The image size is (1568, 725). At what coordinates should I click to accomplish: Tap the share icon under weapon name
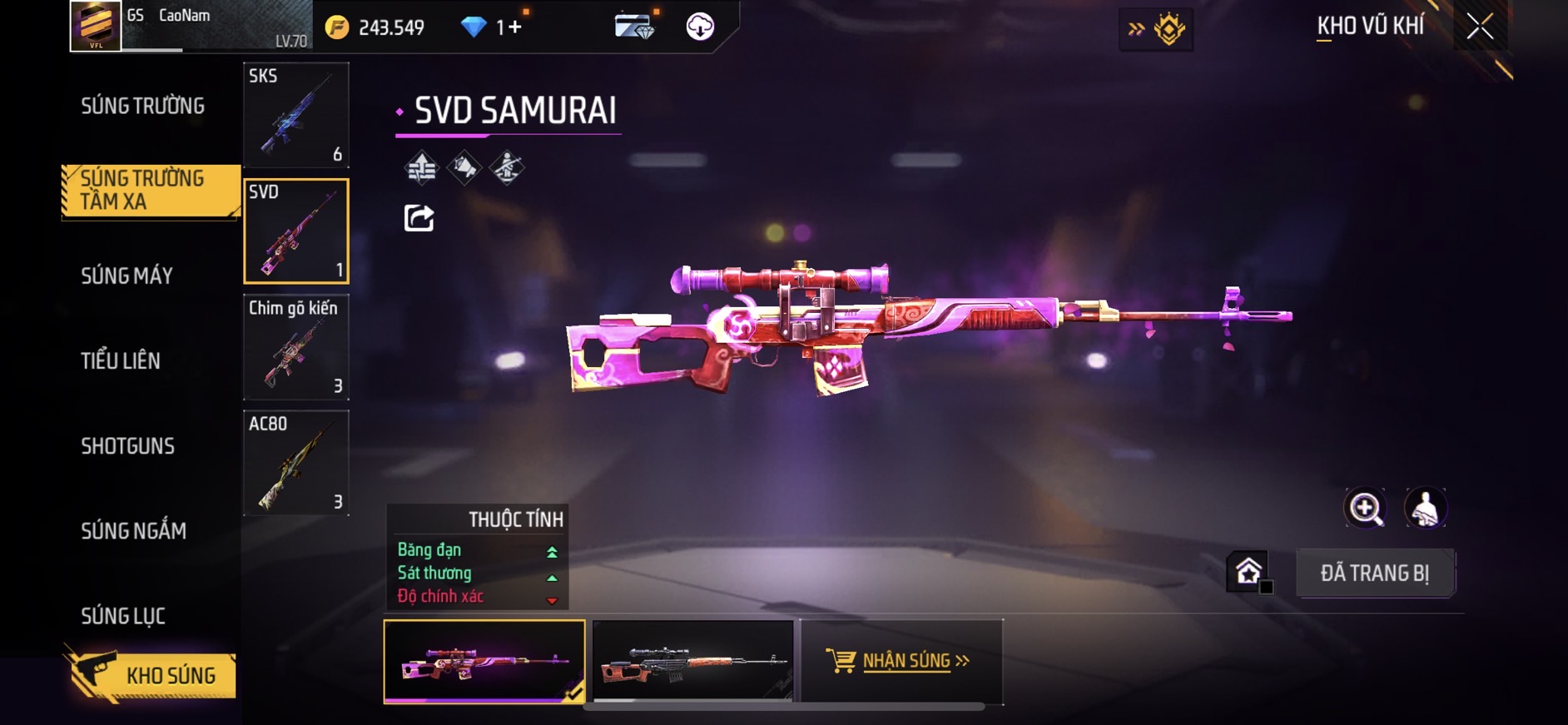pyautogui.click(x=419, y=218)
